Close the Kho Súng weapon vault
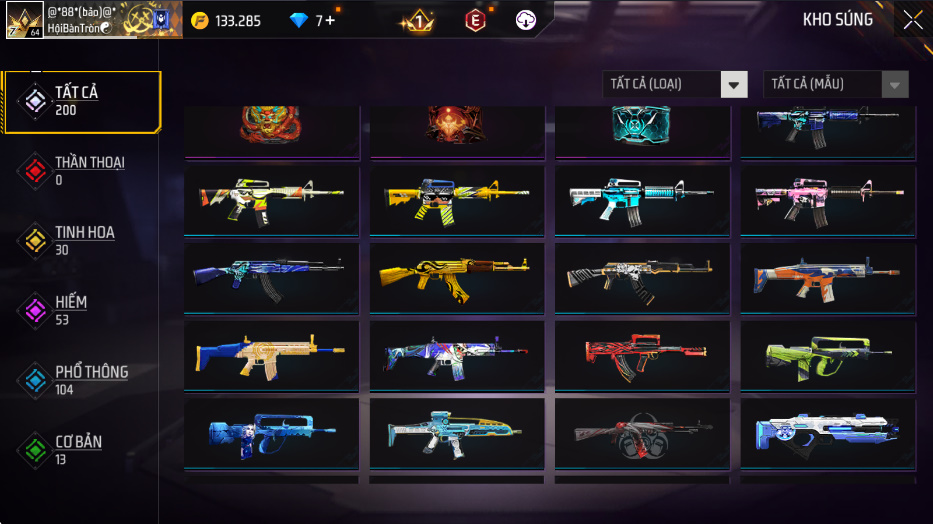 [x=912, y=20]
